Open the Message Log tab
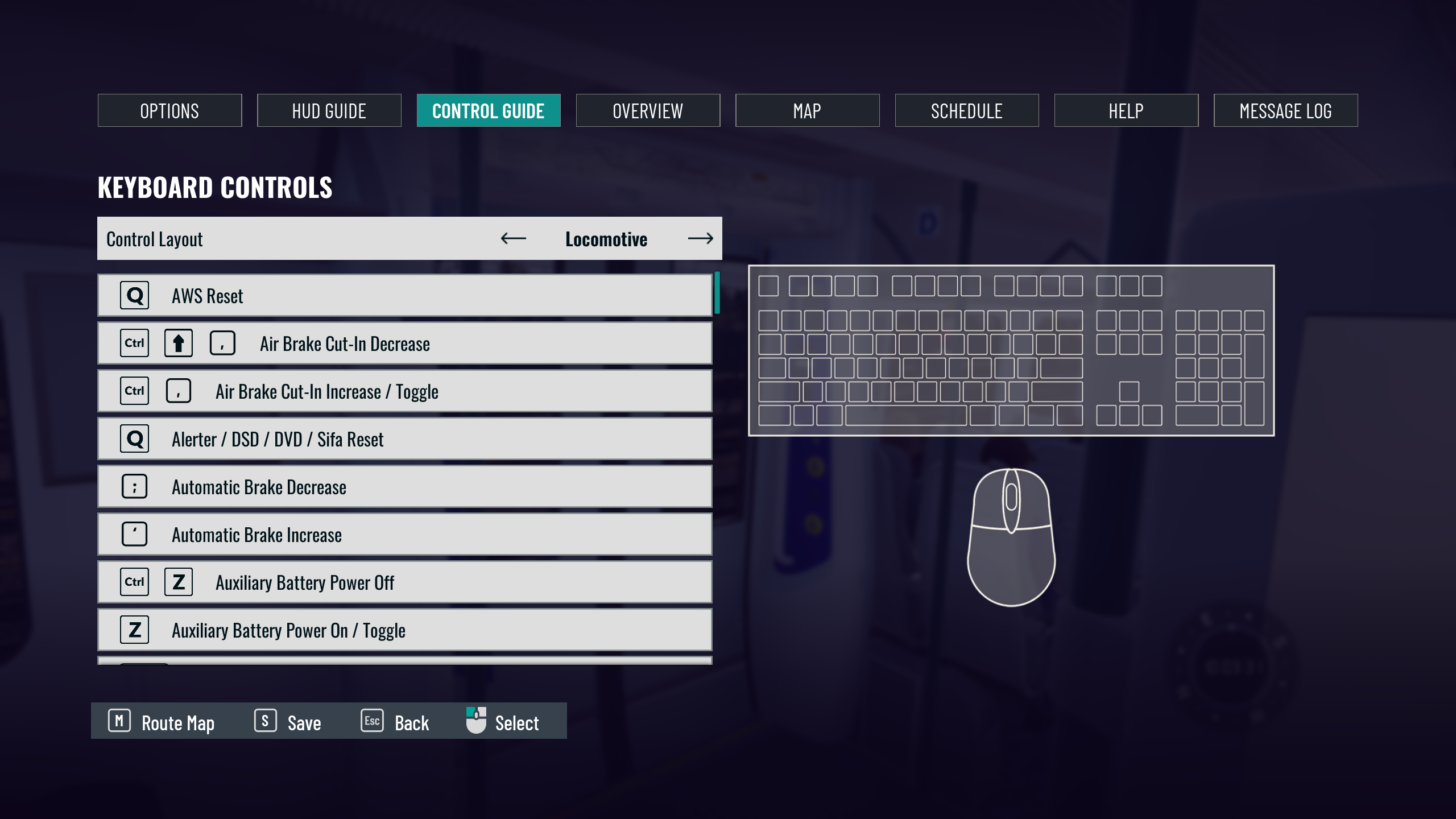The height and width of the screenshot is (819, 1456). pos(1285,110)
